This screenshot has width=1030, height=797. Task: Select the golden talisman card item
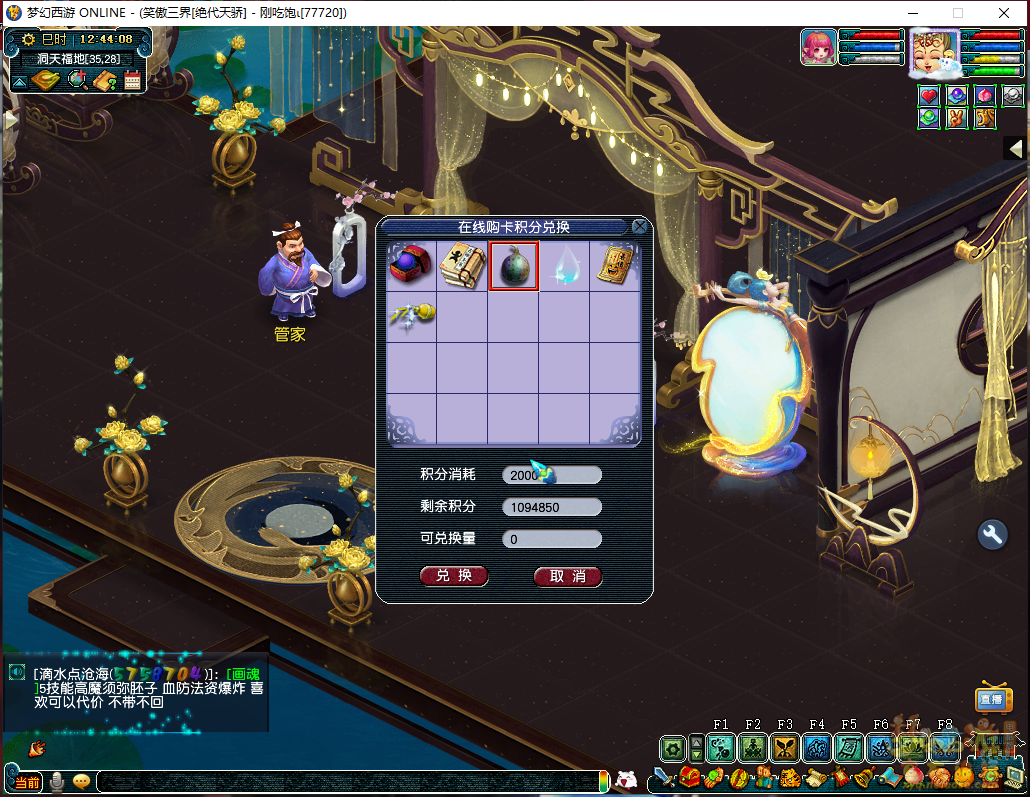pos(615,266)
